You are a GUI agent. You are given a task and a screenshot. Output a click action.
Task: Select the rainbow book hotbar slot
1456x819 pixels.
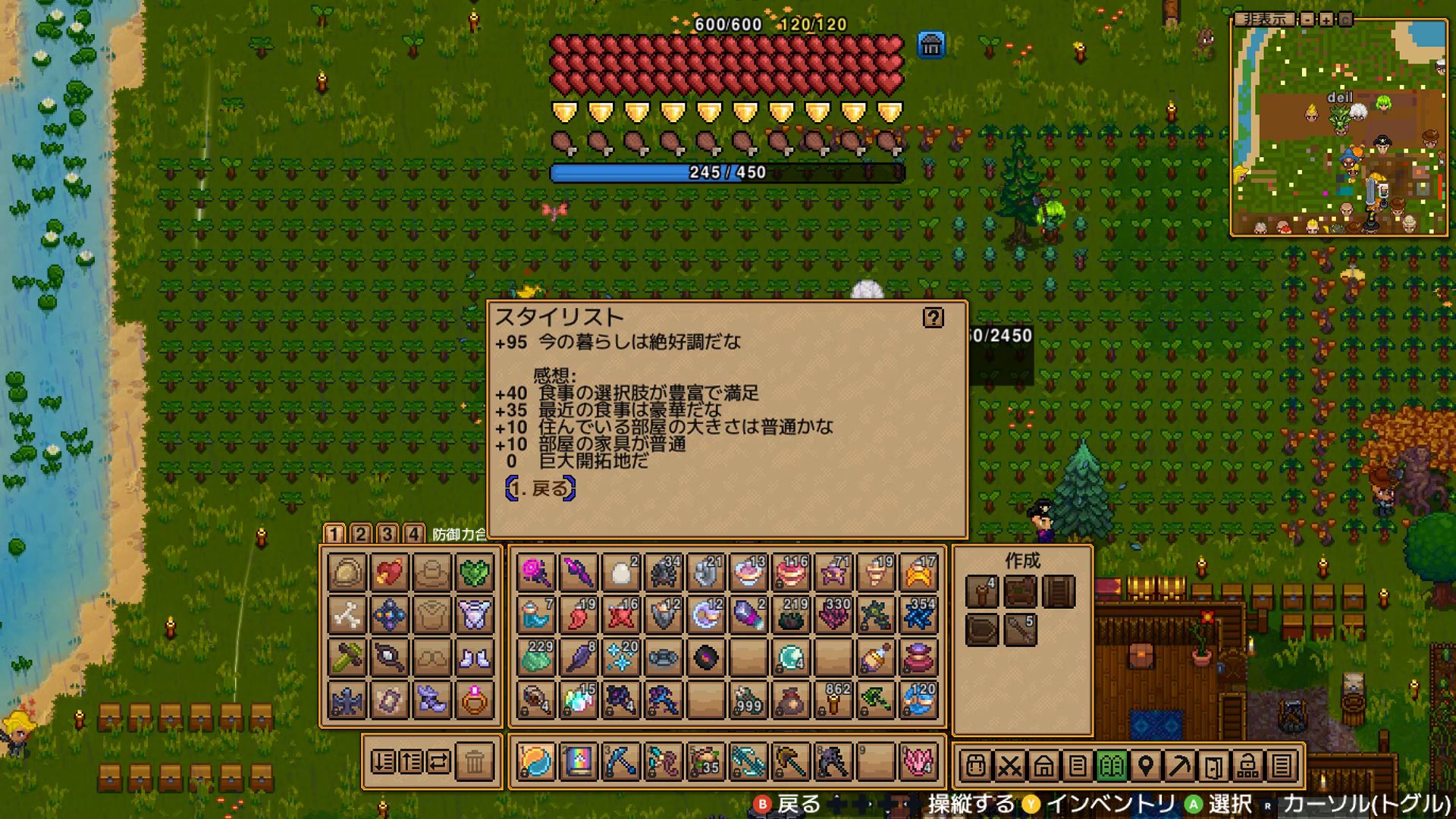(578, 761)
